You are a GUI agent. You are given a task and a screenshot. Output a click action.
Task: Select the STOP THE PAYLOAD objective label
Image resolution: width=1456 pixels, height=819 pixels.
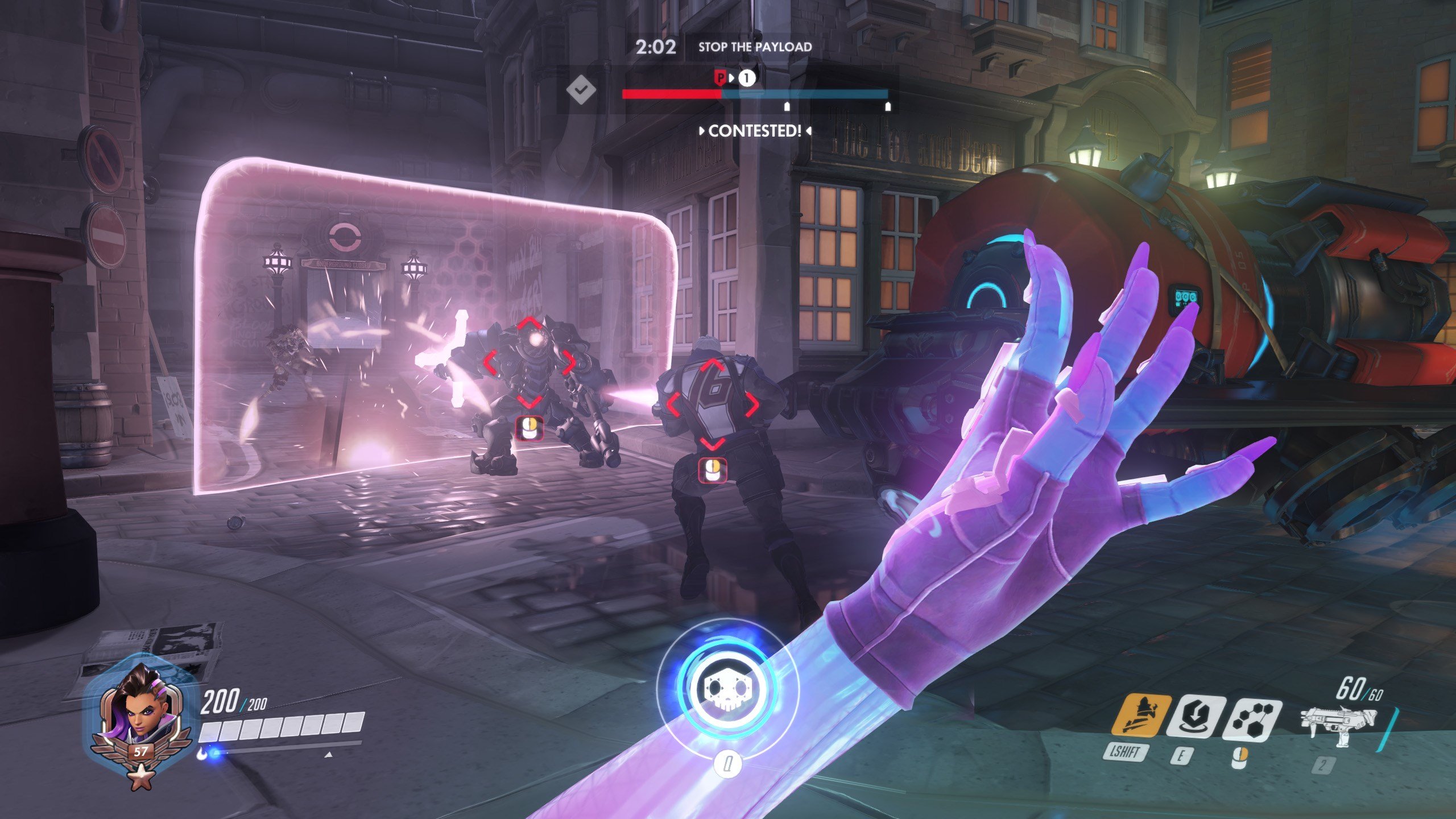(755, 47)
